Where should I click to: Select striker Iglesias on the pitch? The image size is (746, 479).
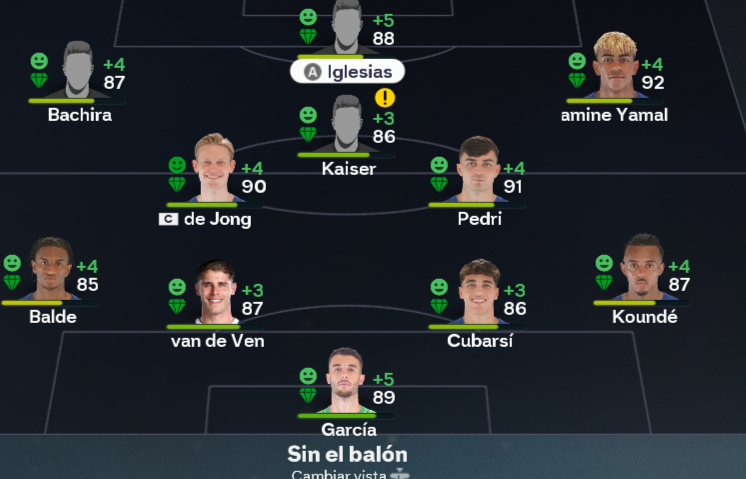pos(347,28)
